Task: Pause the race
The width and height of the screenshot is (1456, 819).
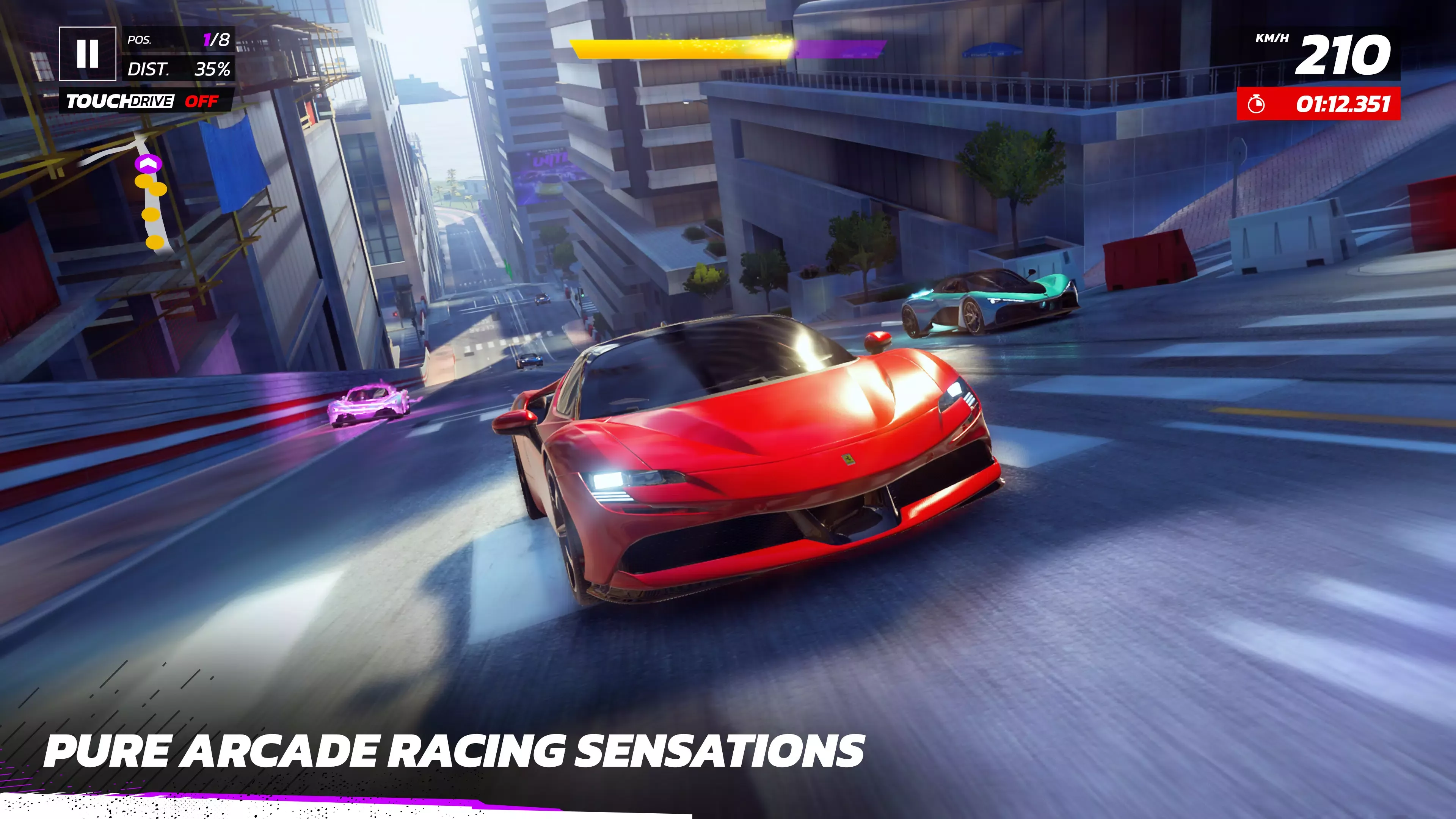Action: click(88, 54)
